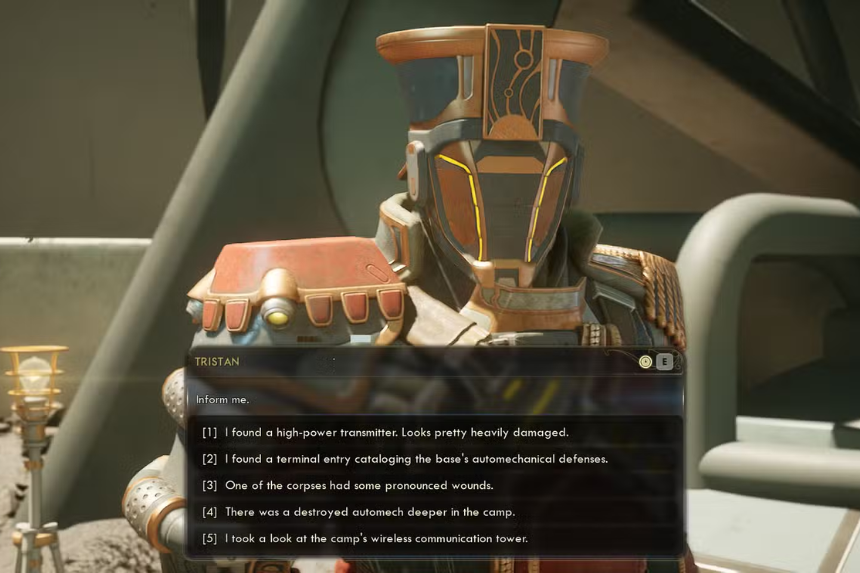Select the terminal entry about automechanical defenses
Viewport: 860px width, 573px height.
point(416,459)
